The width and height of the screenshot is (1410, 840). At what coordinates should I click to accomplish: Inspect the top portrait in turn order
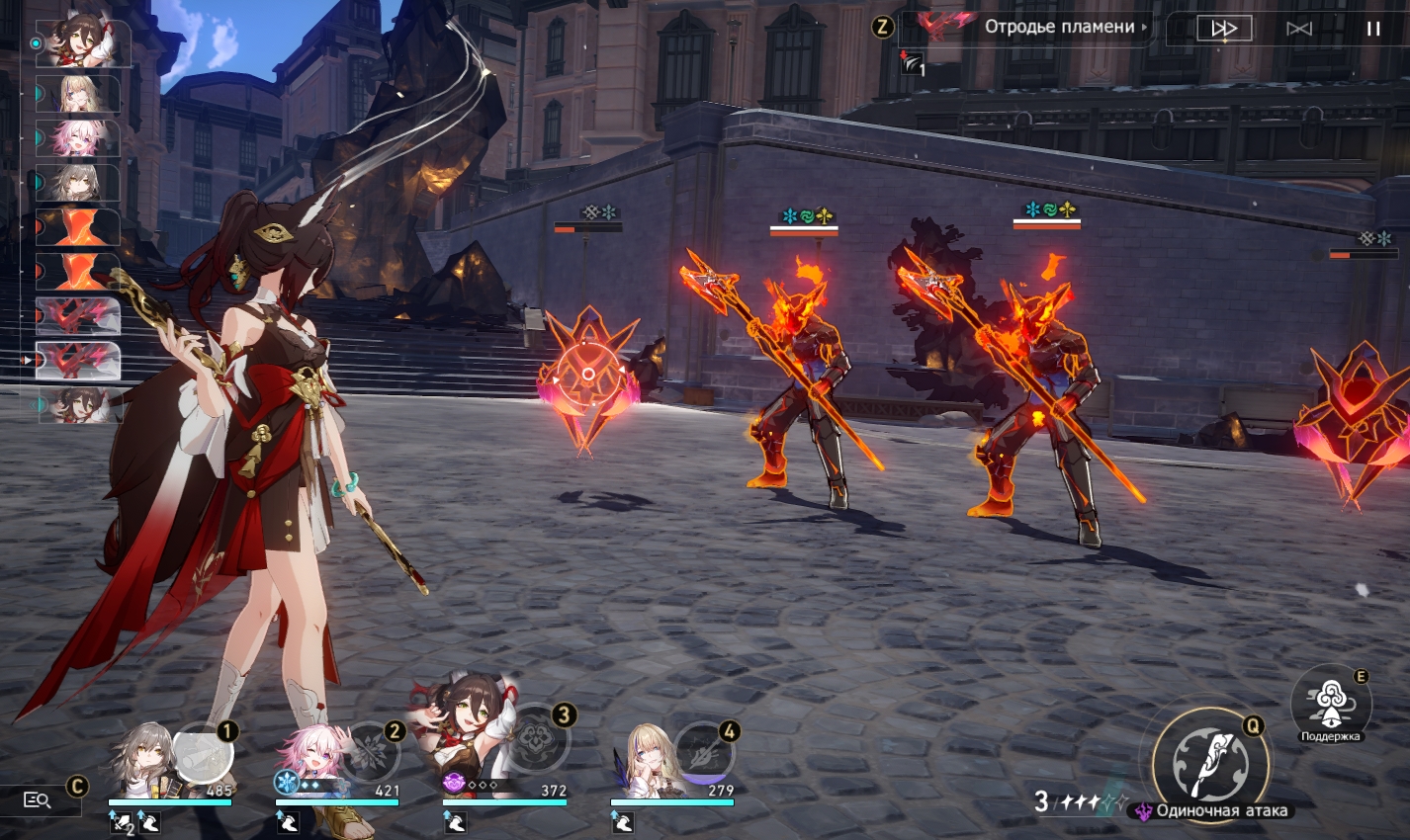click(82, 43)
